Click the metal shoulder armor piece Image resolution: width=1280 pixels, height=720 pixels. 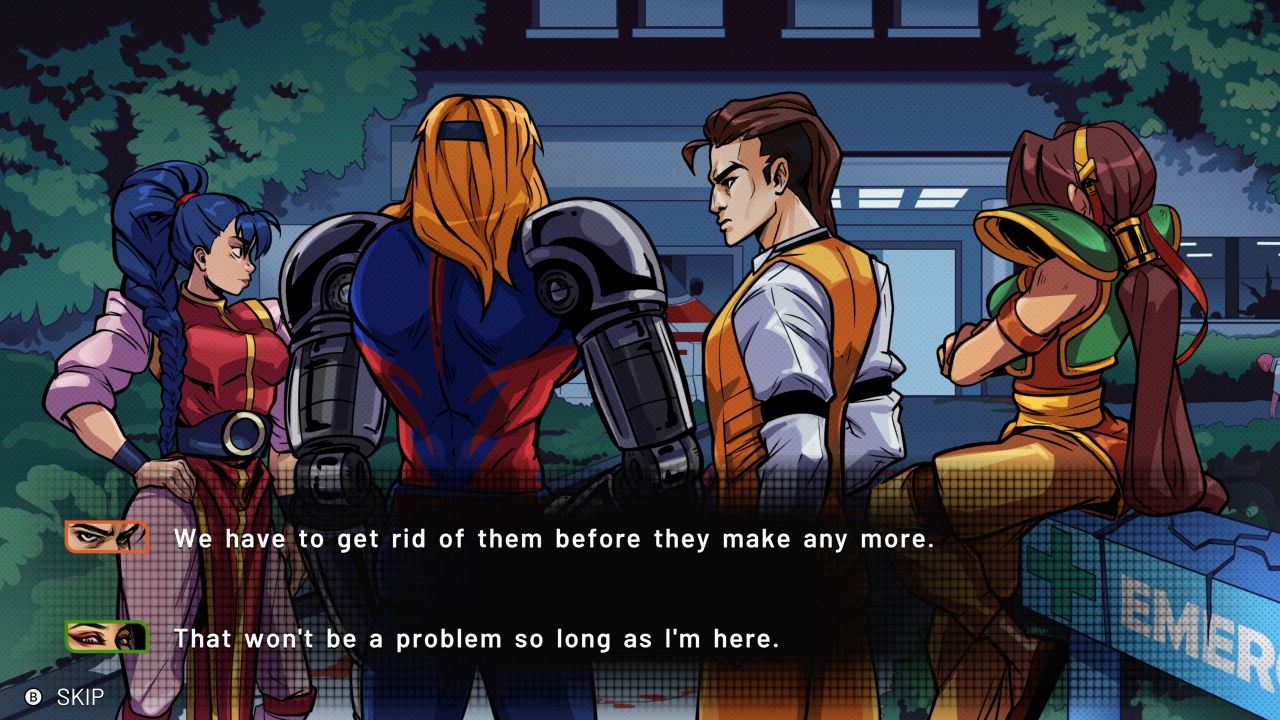tap(590, 250)
